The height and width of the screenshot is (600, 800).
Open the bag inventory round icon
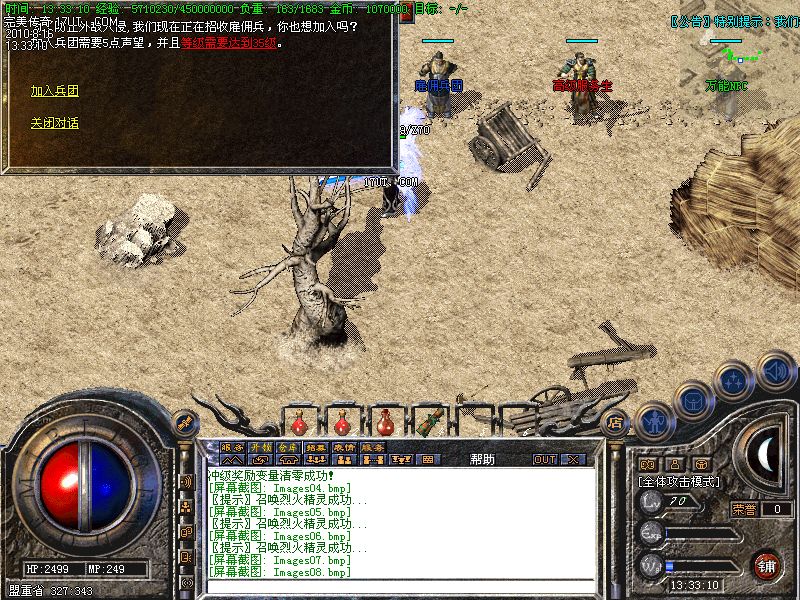click(x=693, y=400)
